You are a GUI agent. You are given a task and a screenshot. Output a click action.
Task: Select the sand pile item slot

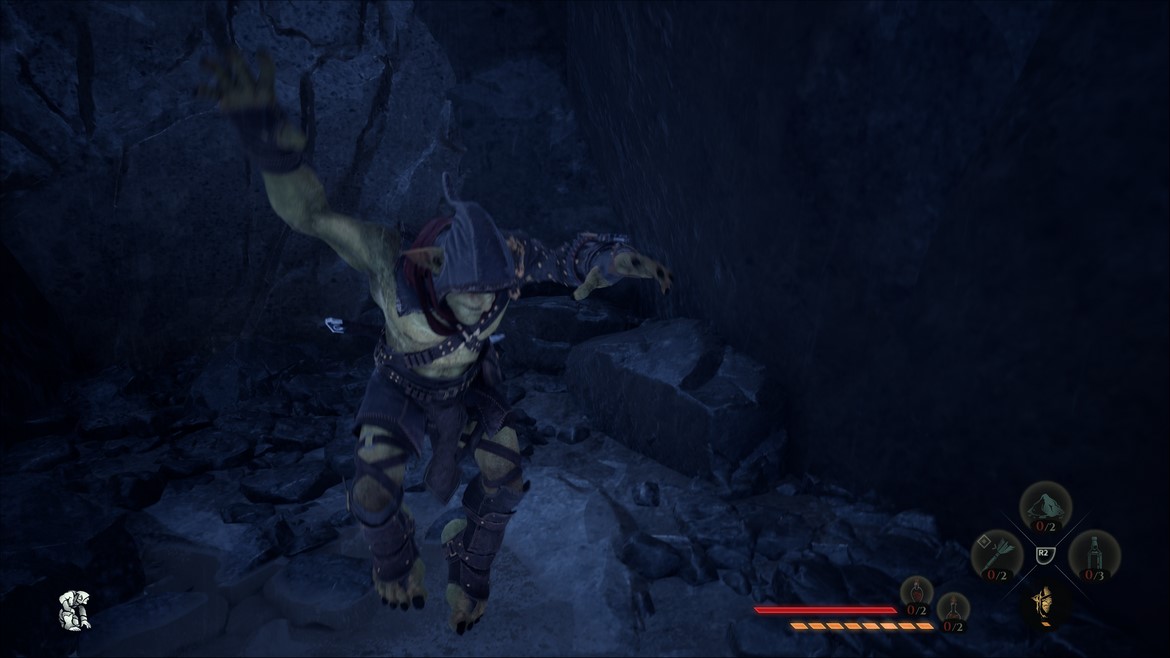1045,506
